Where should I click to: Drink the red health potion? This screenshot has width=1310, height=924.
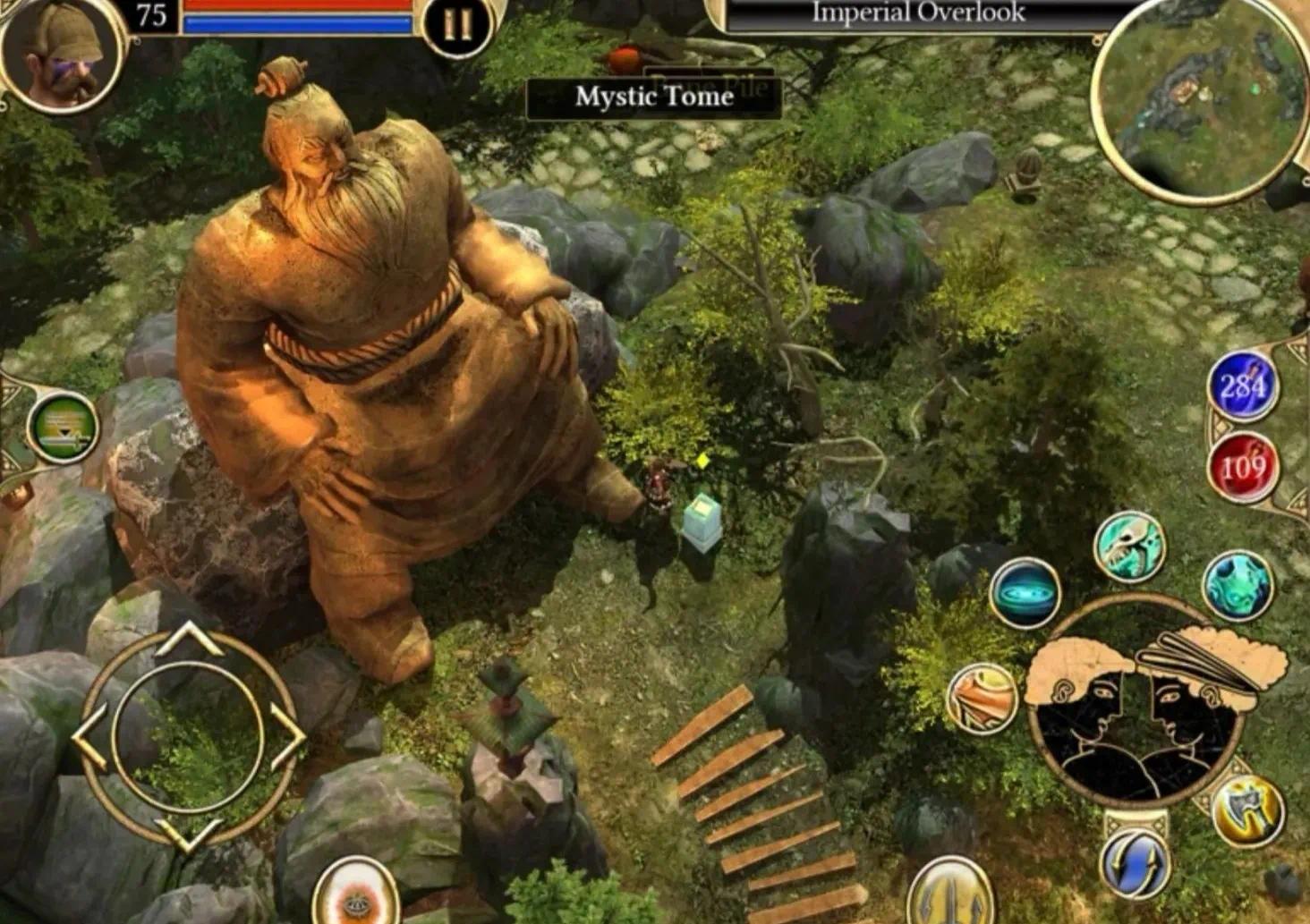point(1243,467)
